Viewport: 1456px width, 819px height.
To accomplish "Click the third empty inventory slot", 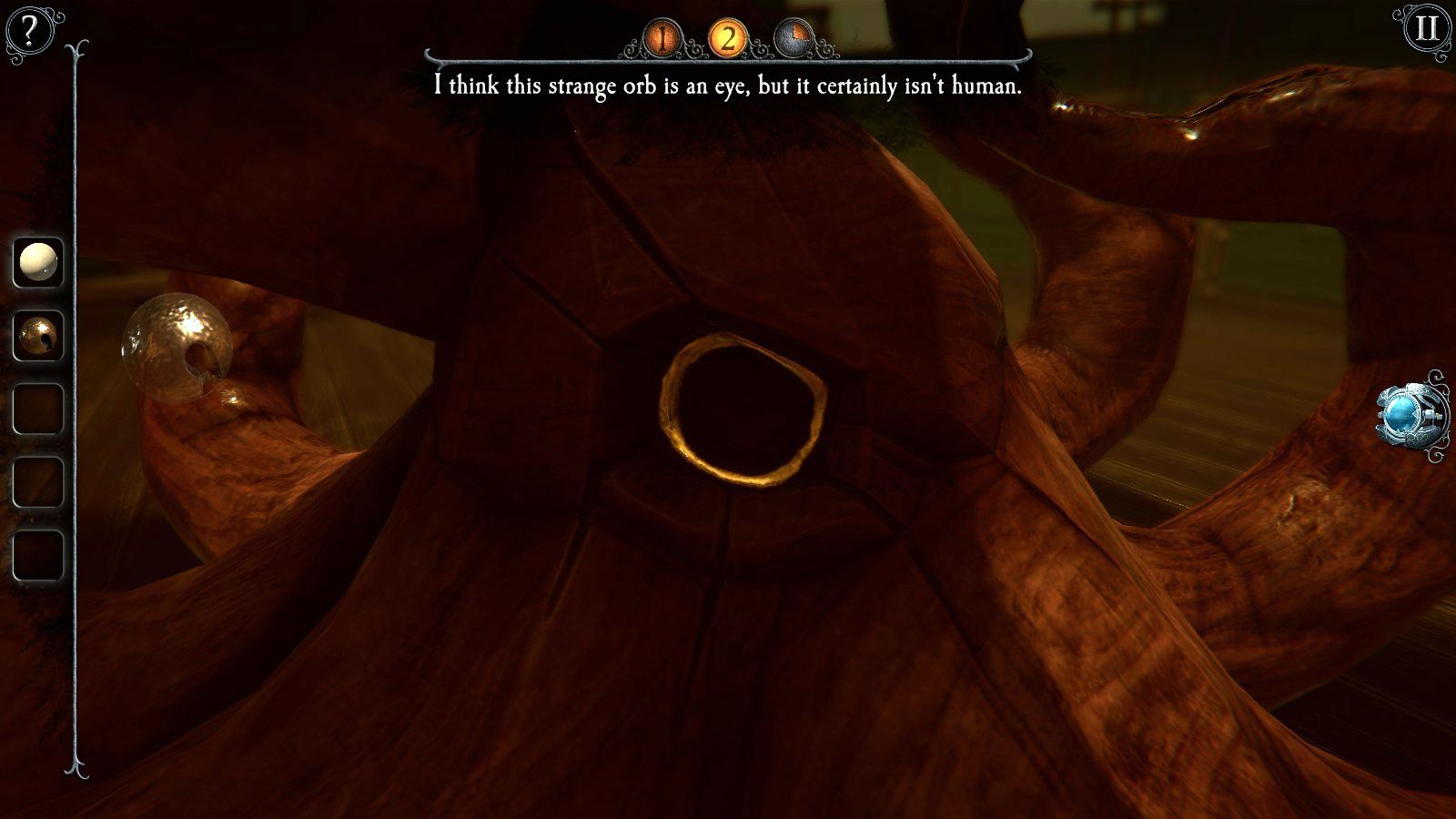I will tap(39, 407).
